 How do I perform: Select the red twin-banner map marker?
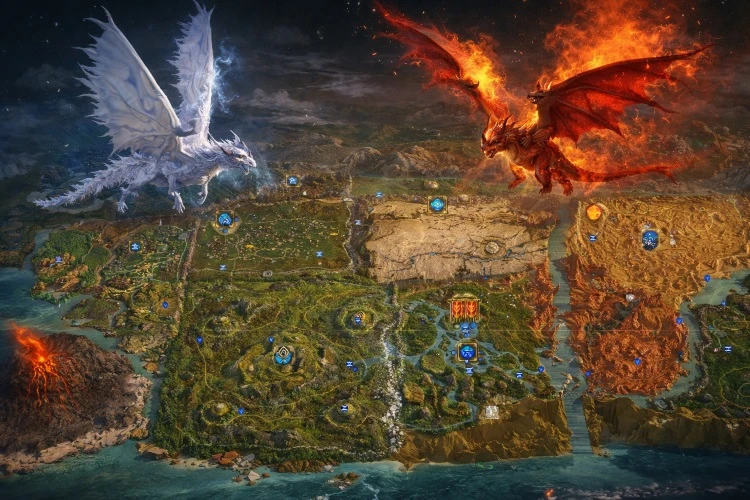(463, 308)
